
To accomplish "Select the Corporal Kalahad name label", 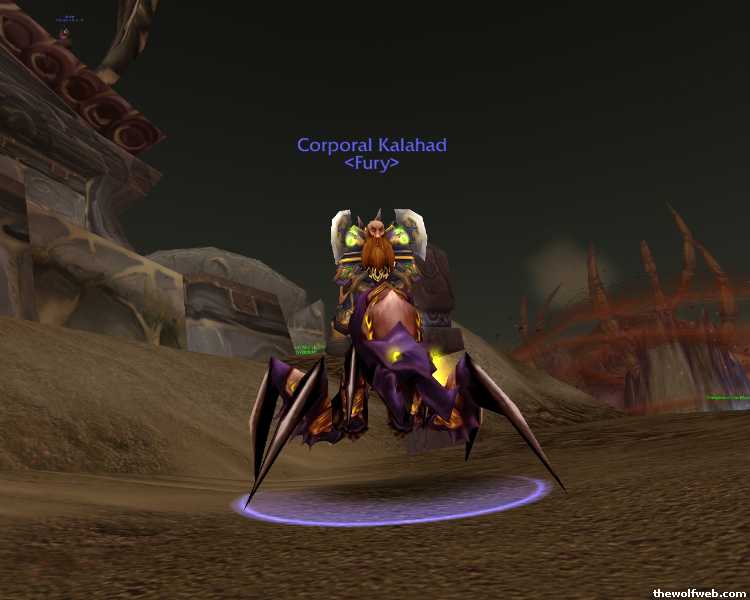I will click(371, 146).
